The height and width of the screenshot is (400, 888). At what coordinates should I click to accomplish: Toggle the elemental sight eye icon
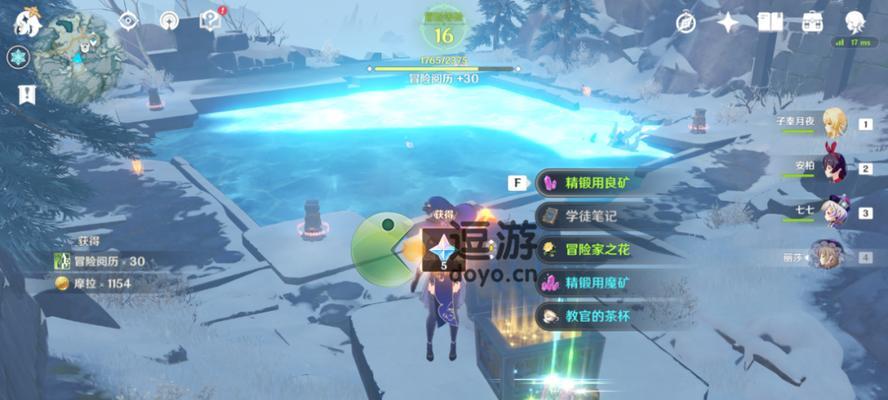tap(128, 20)
